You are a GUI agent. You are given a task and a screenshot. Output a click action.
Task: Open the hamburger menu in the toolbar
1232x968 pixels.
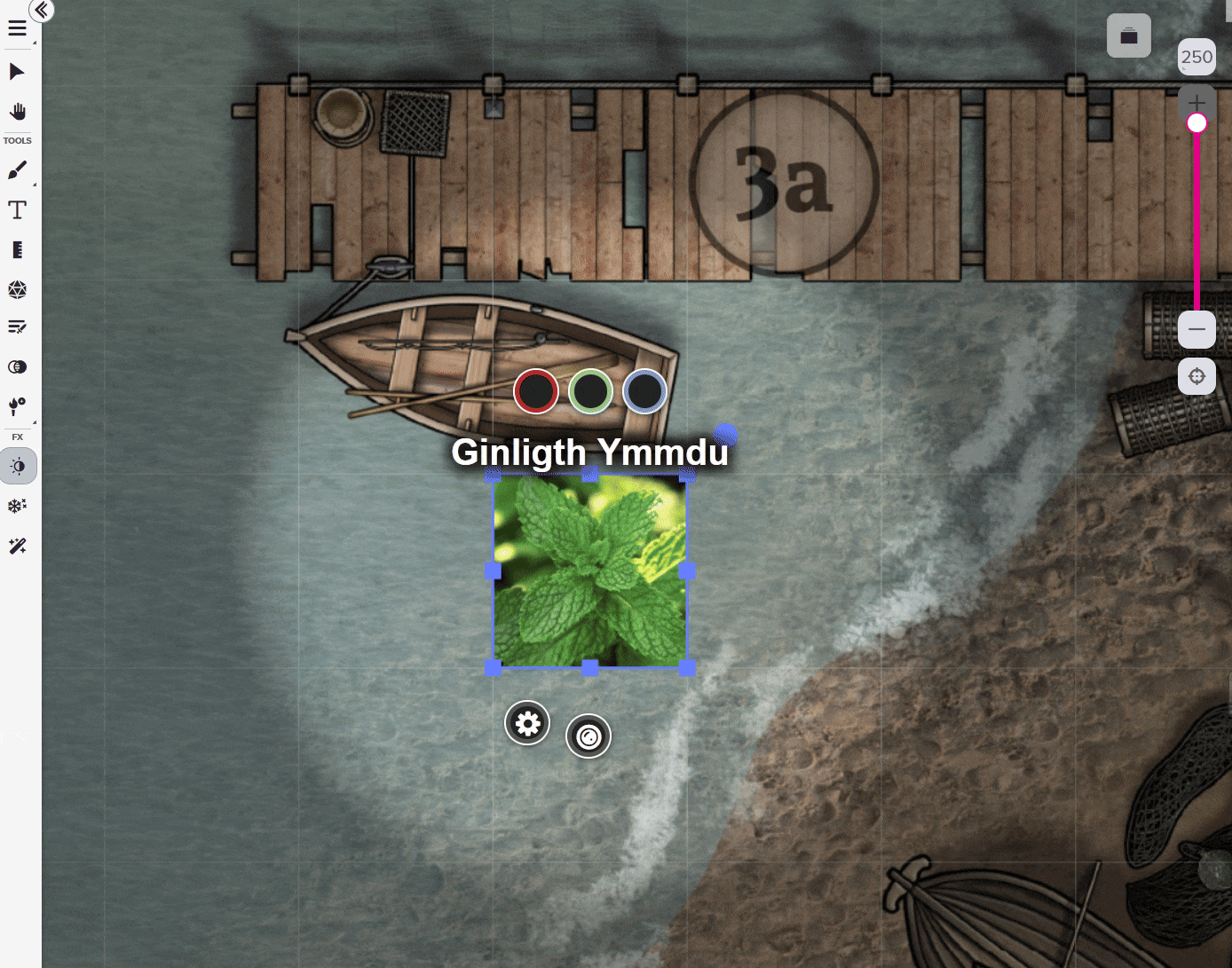click(x=17, y=29)
